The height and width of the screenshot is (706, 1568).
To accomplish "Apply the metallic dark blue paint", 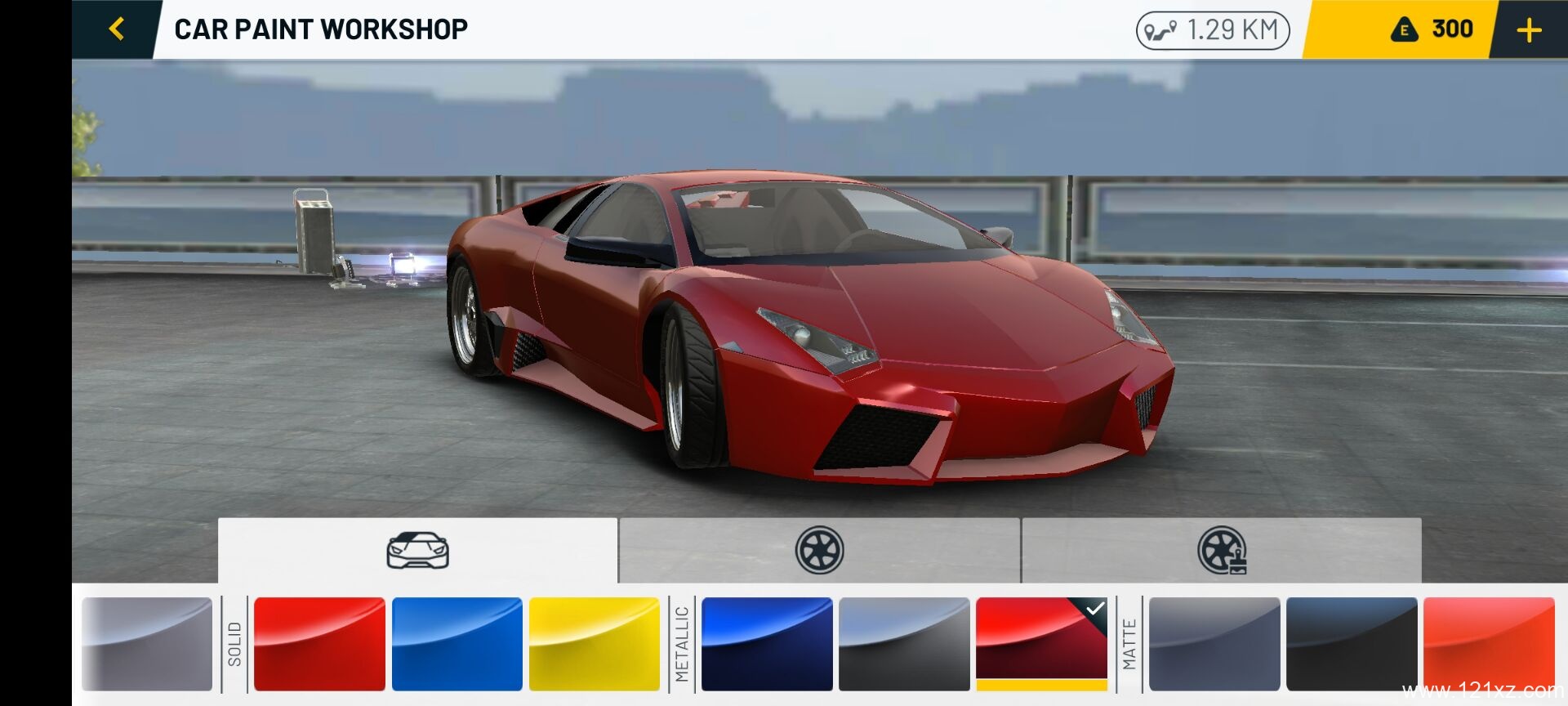I will (767, 644).
